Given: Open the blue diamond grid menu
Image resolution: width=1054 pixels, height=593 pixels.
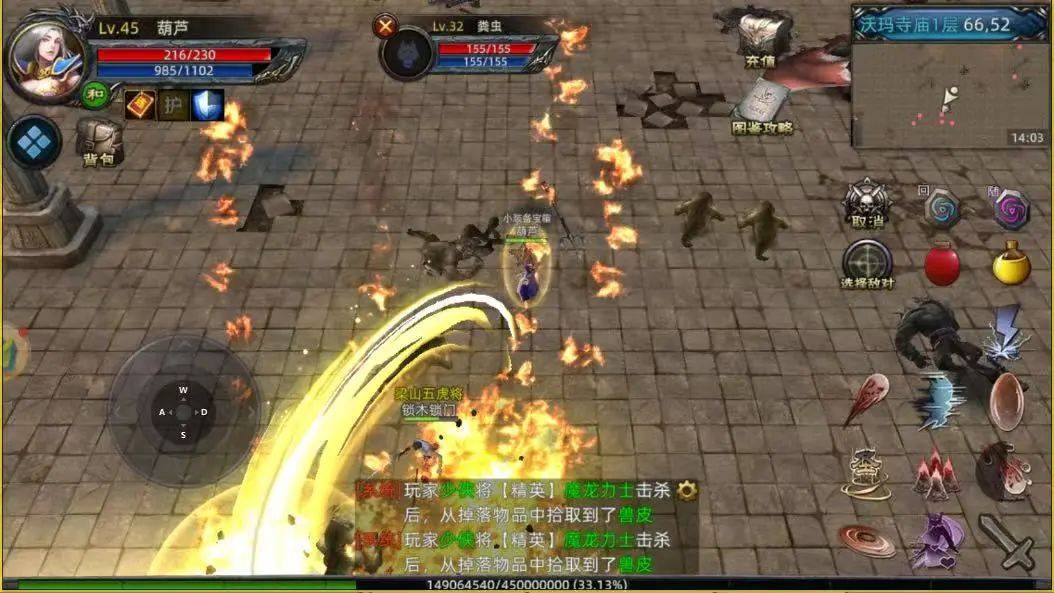Looking at the screenshot, I should (x=35, y=142).
